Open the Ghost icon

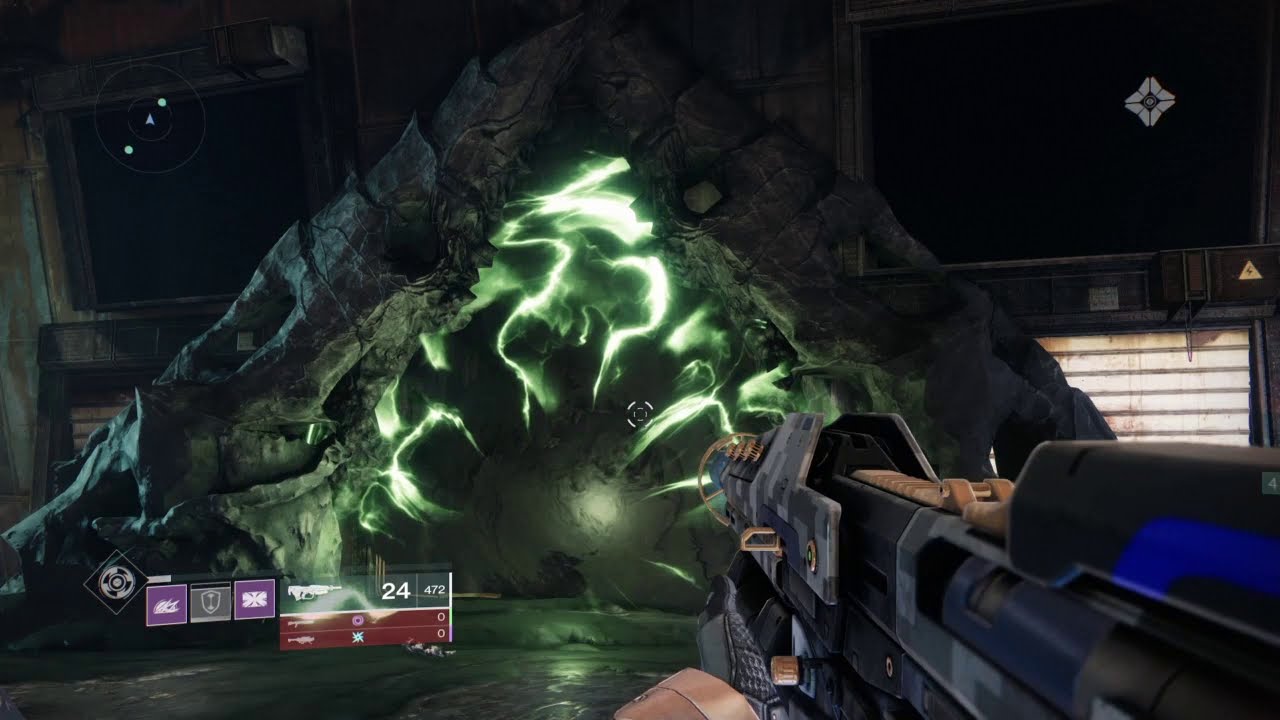(x=1149, y=101)
